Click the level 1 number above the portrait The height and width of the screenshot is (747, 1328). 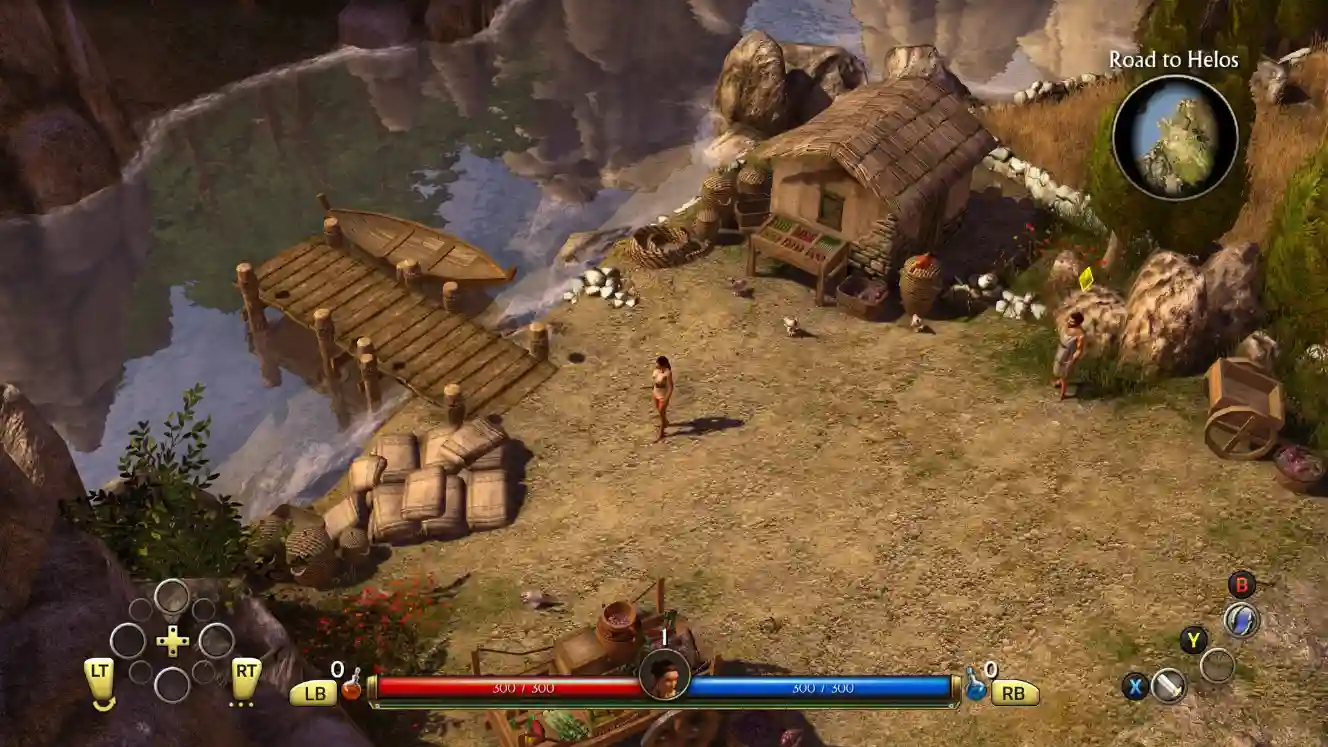664,636
